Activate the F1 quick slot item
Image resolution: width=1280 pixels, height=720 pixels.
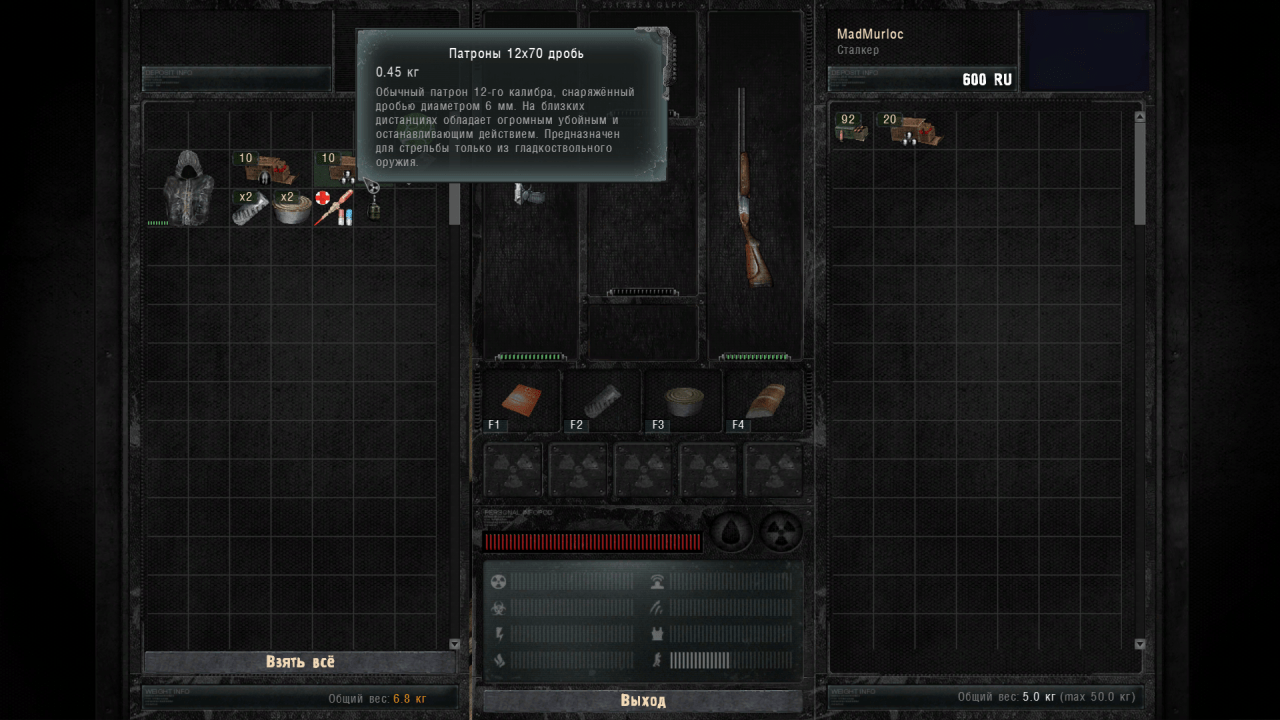click(x=521, y=400)
